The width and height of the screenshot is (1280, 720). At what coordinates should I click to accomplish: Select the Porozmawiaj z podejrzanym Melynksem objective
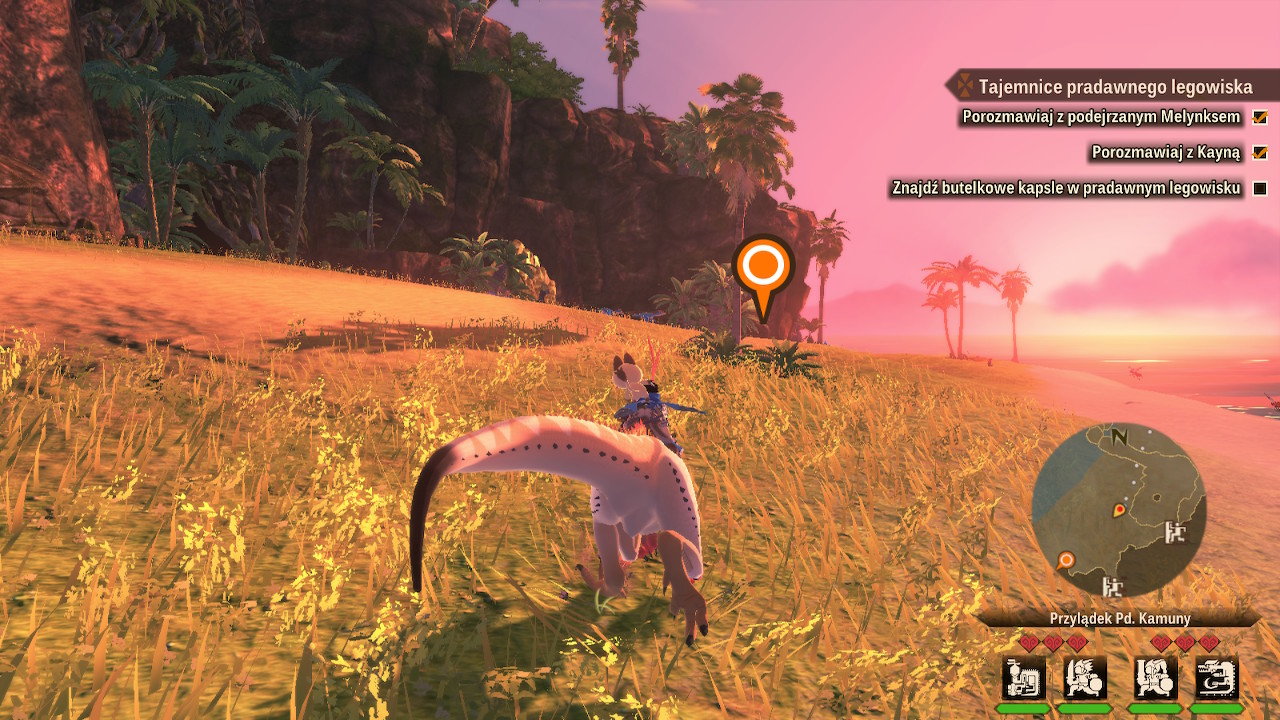1101,117
